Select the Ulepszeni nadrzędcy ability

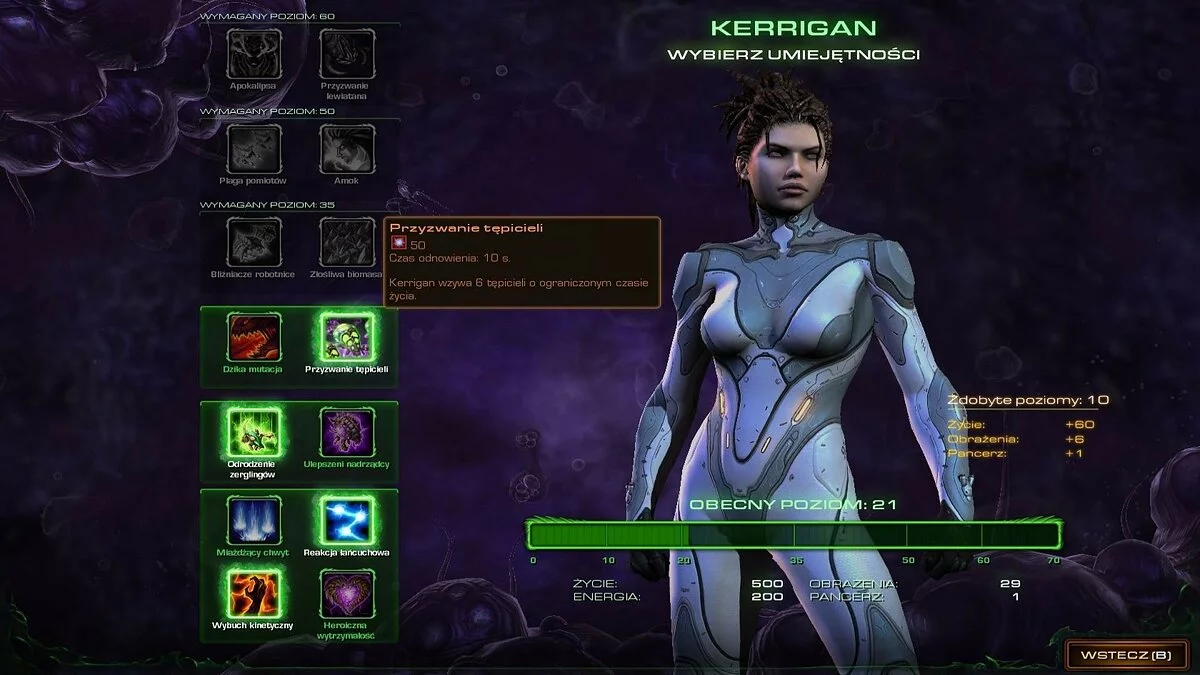point(346,433)
